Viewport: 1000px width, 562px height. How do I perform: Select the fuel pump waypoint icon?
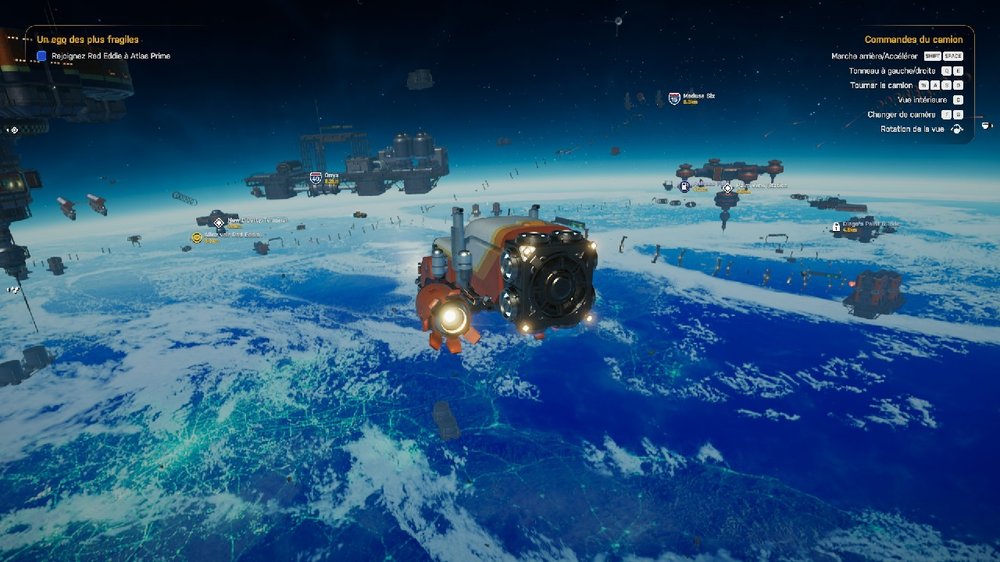point(684,186)
